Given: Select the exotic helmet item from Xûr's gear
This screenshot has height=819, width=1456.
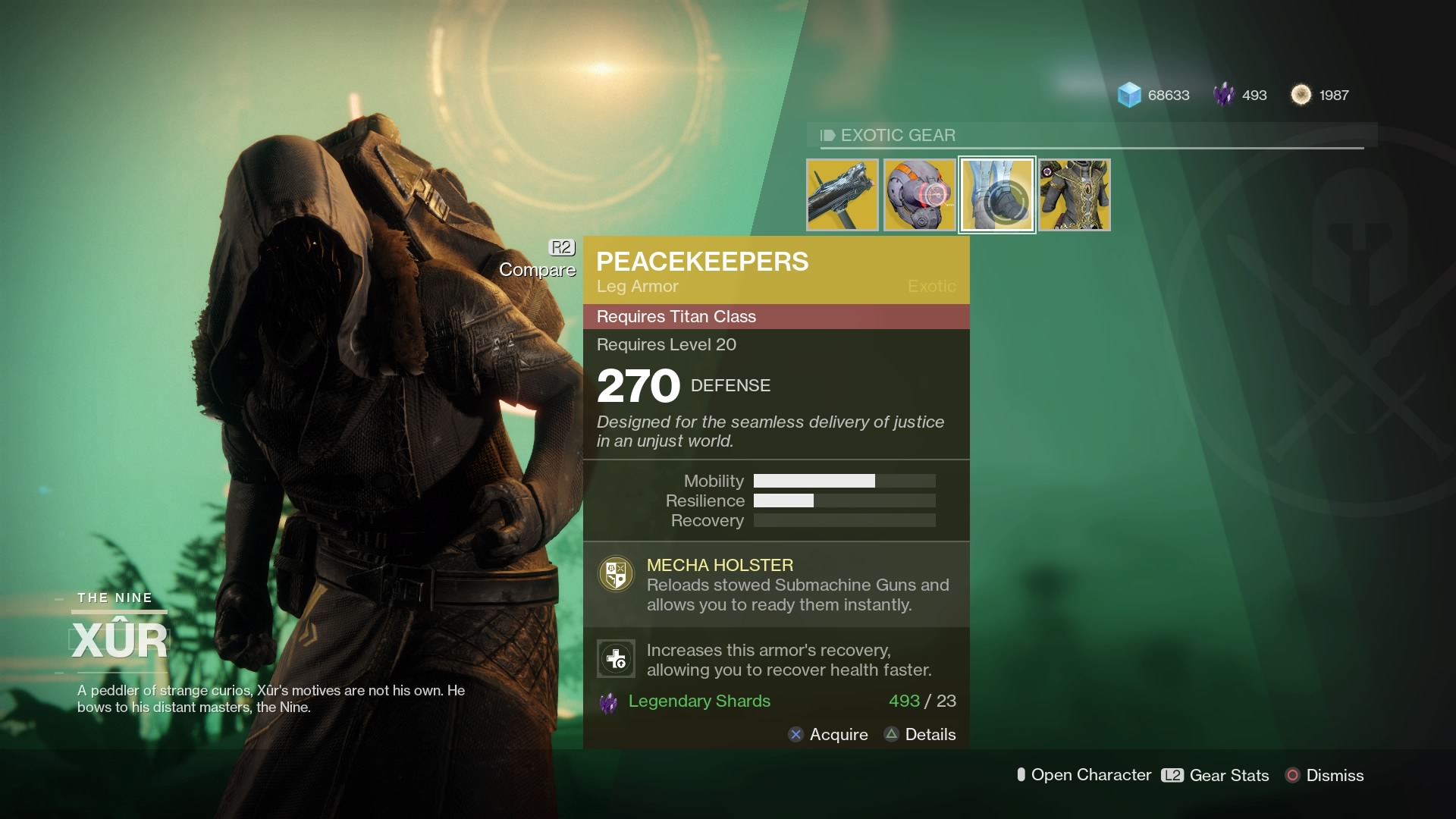Looking at the screenshot, I should (x=920, y=194).
